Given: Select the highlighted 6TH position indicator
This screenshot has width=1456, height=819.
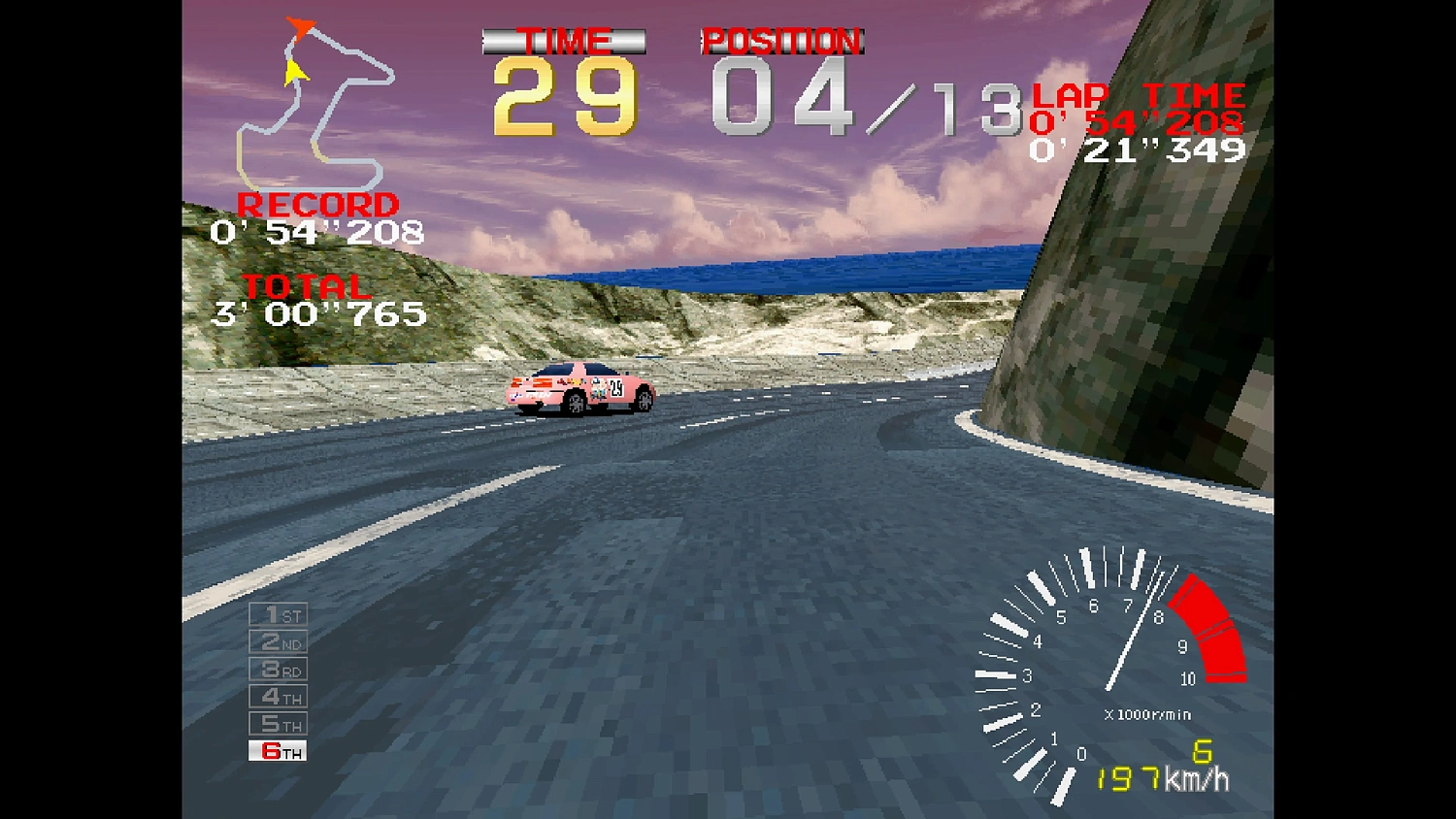Looking at the screenshot, I should click(x=277, y=750).
